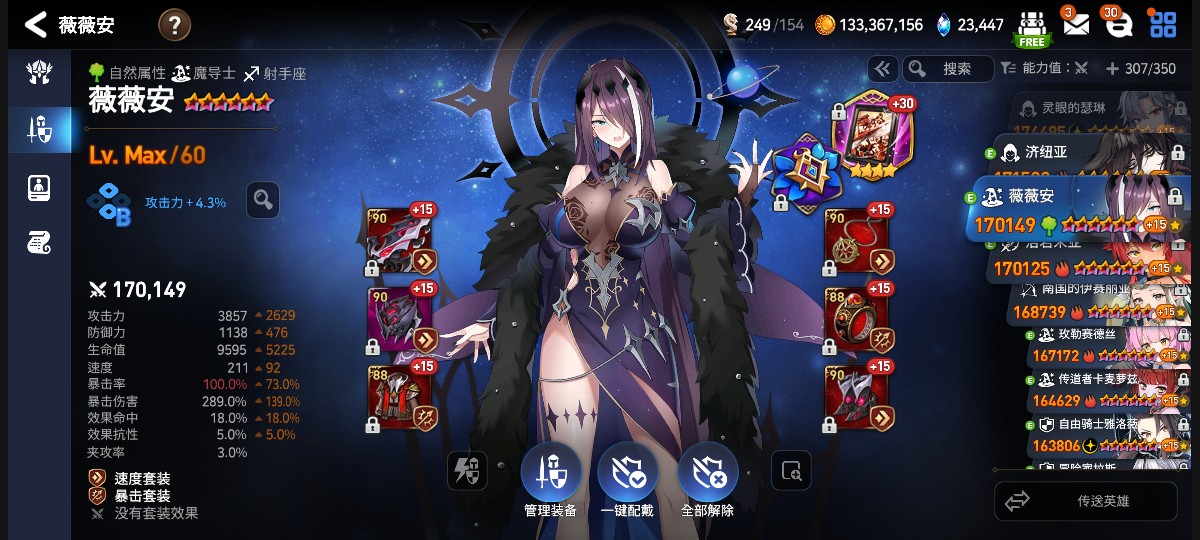Select 全部解除 unequip all button
Image resolution: width=1200 pixels, height=540 pixels.
pos(707,478)
